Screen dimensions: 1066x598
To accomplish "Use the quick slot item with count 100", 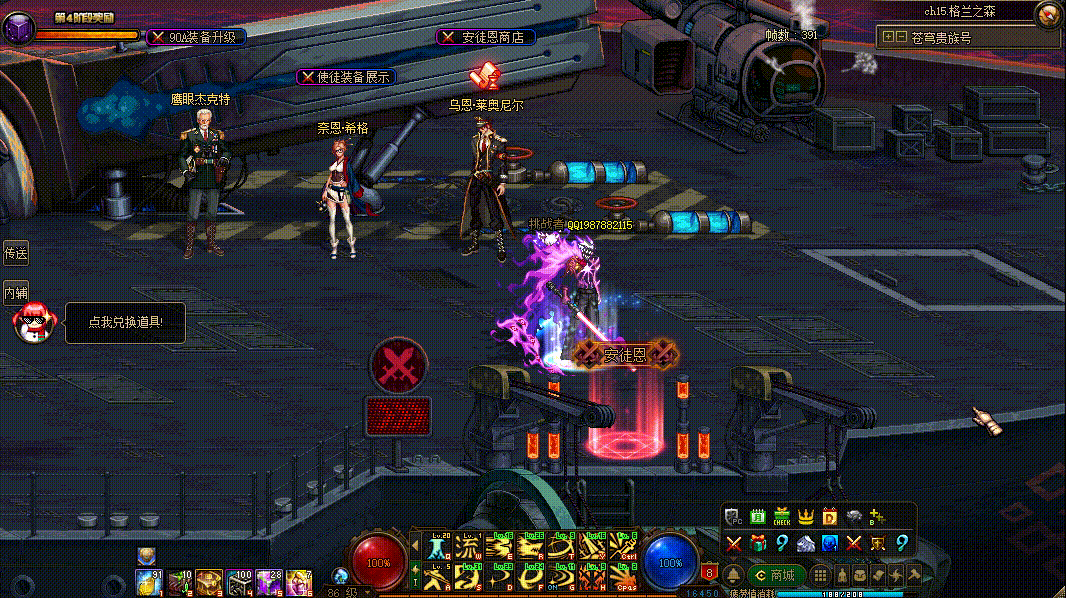I will [240, 580].
